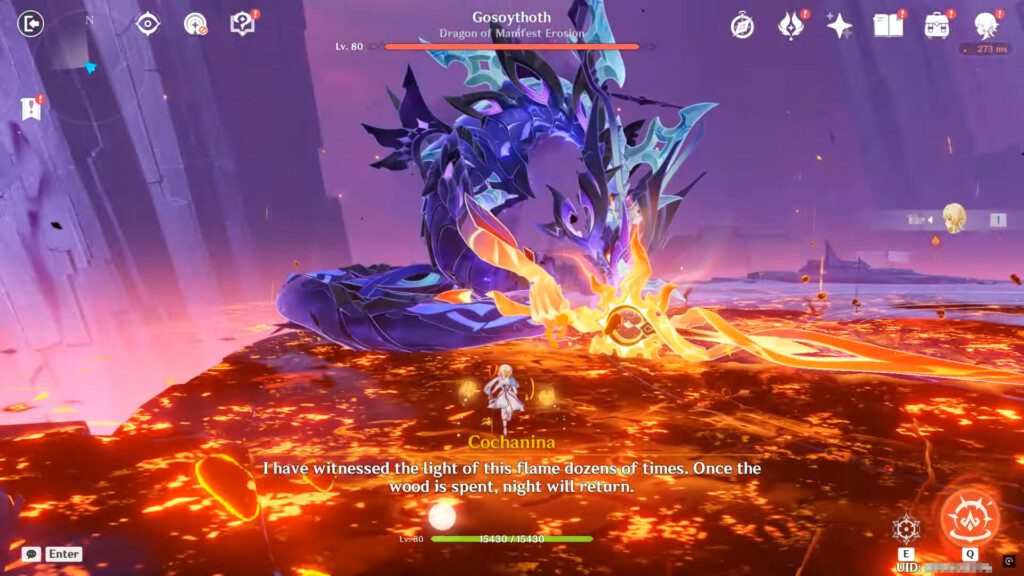Screen dimensions: 1024x576
Task: Toggle the eye-shaped view icon
Action: pos(148,23)
